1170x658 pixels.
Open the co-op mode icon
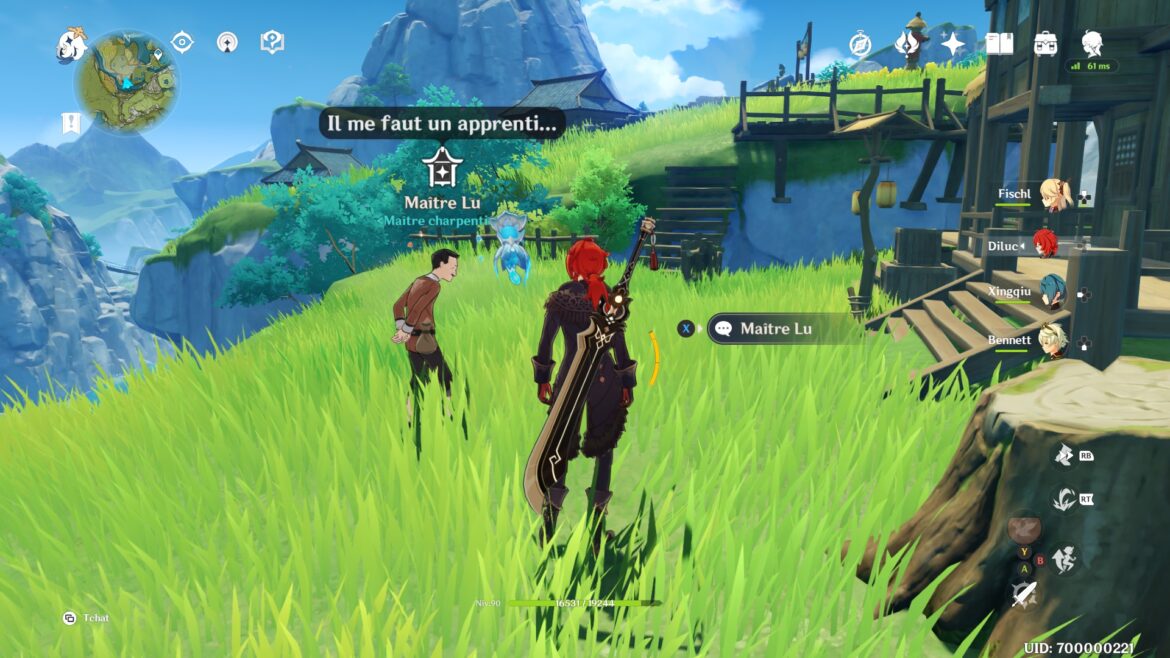[227, 42]
